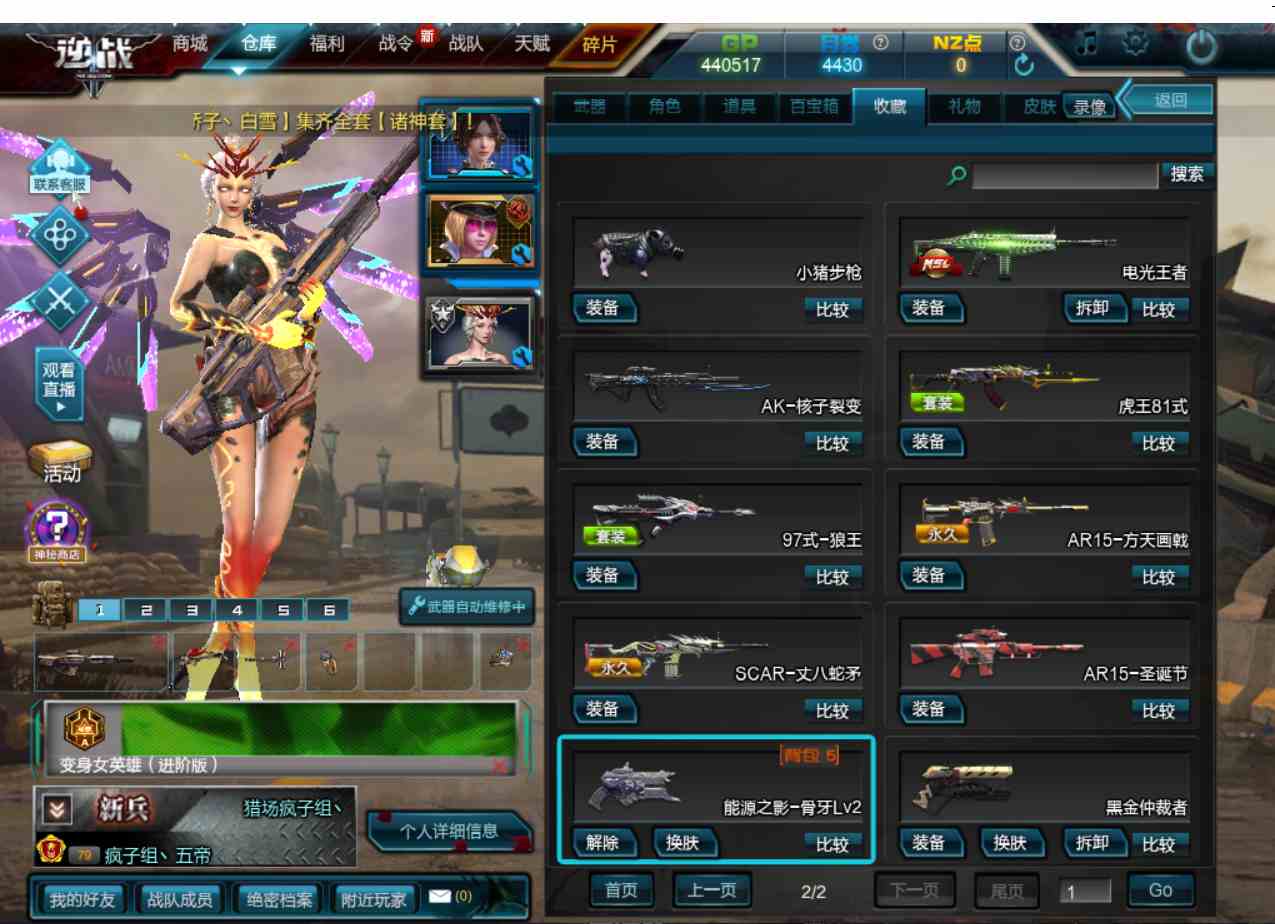Switch to the 角色 character tab
The width and height of the screenshot is (1275, 924).
coord(665,106)
